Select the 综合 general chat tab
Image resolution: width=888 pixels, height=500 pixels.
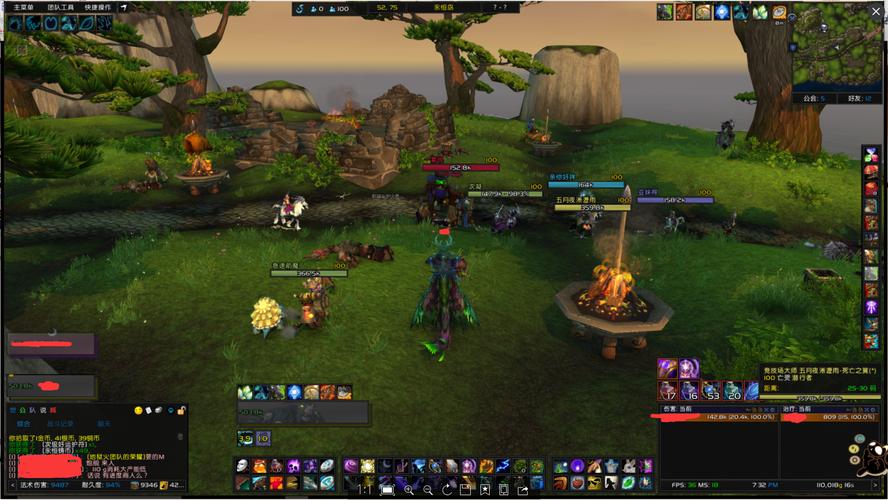tap(23, 424)
